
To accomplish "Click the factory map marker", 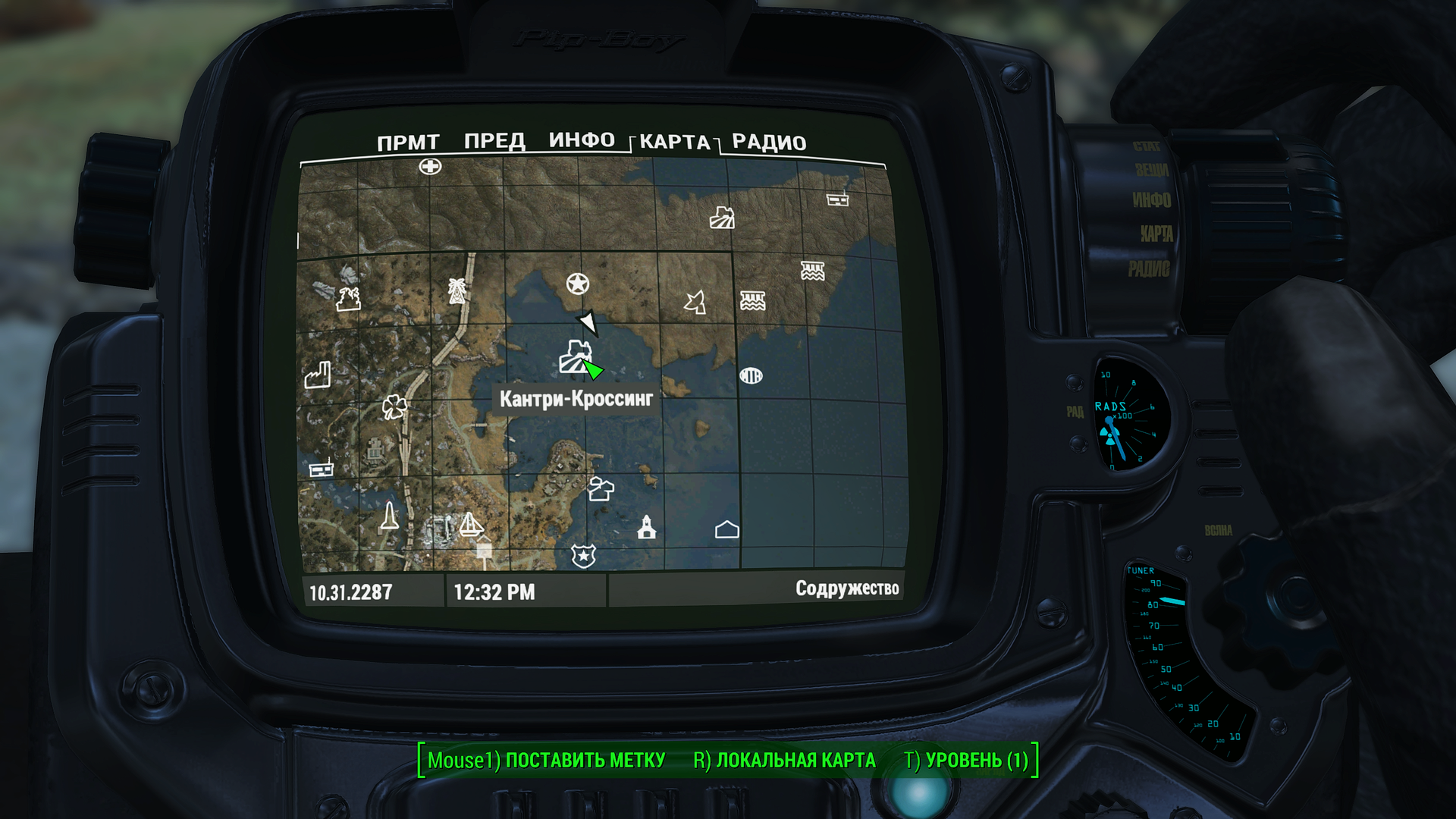I will click(318, 375).
